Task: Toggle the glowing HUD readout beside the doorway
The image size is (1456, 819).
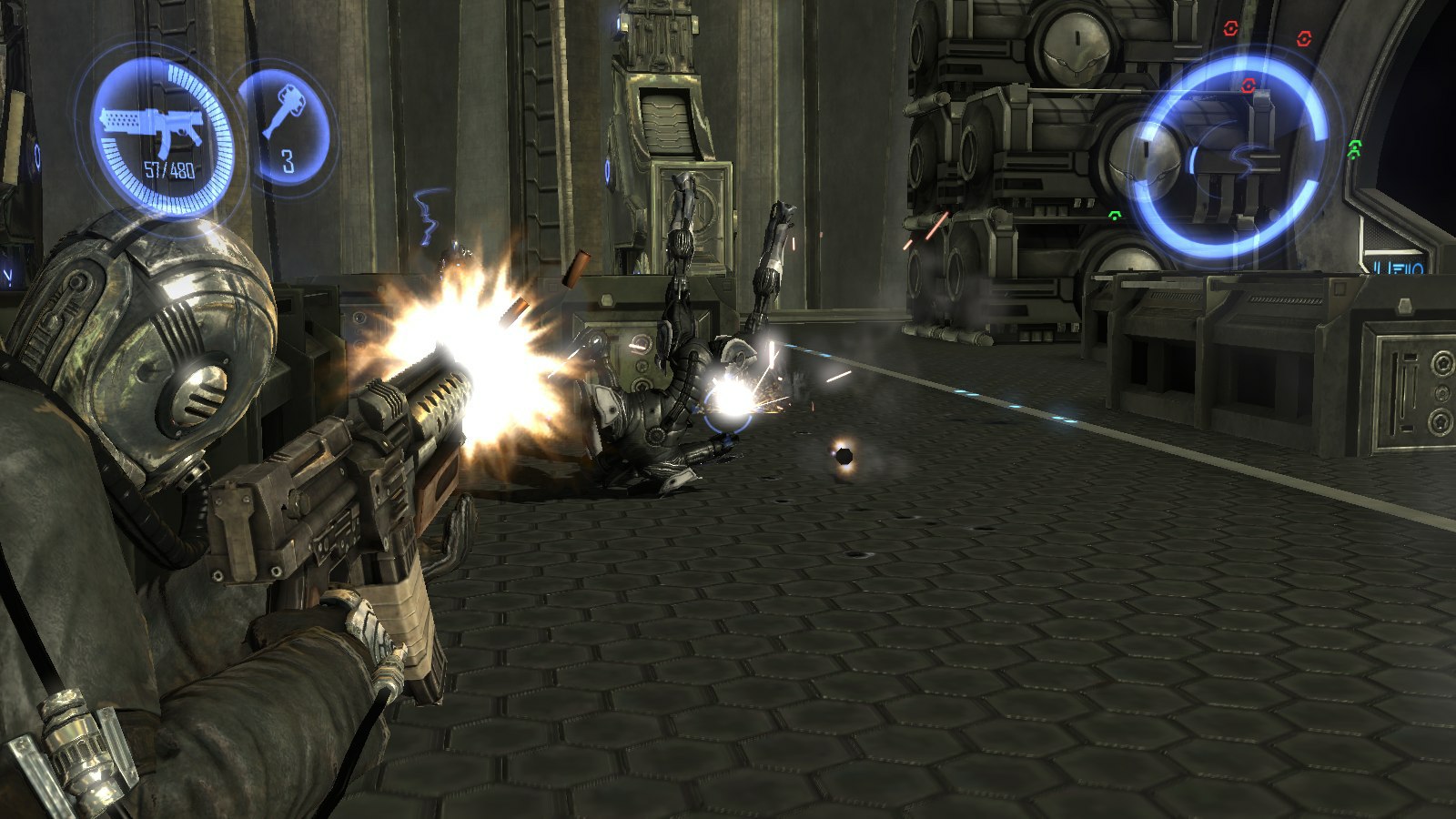Action: click(1400, 267)
